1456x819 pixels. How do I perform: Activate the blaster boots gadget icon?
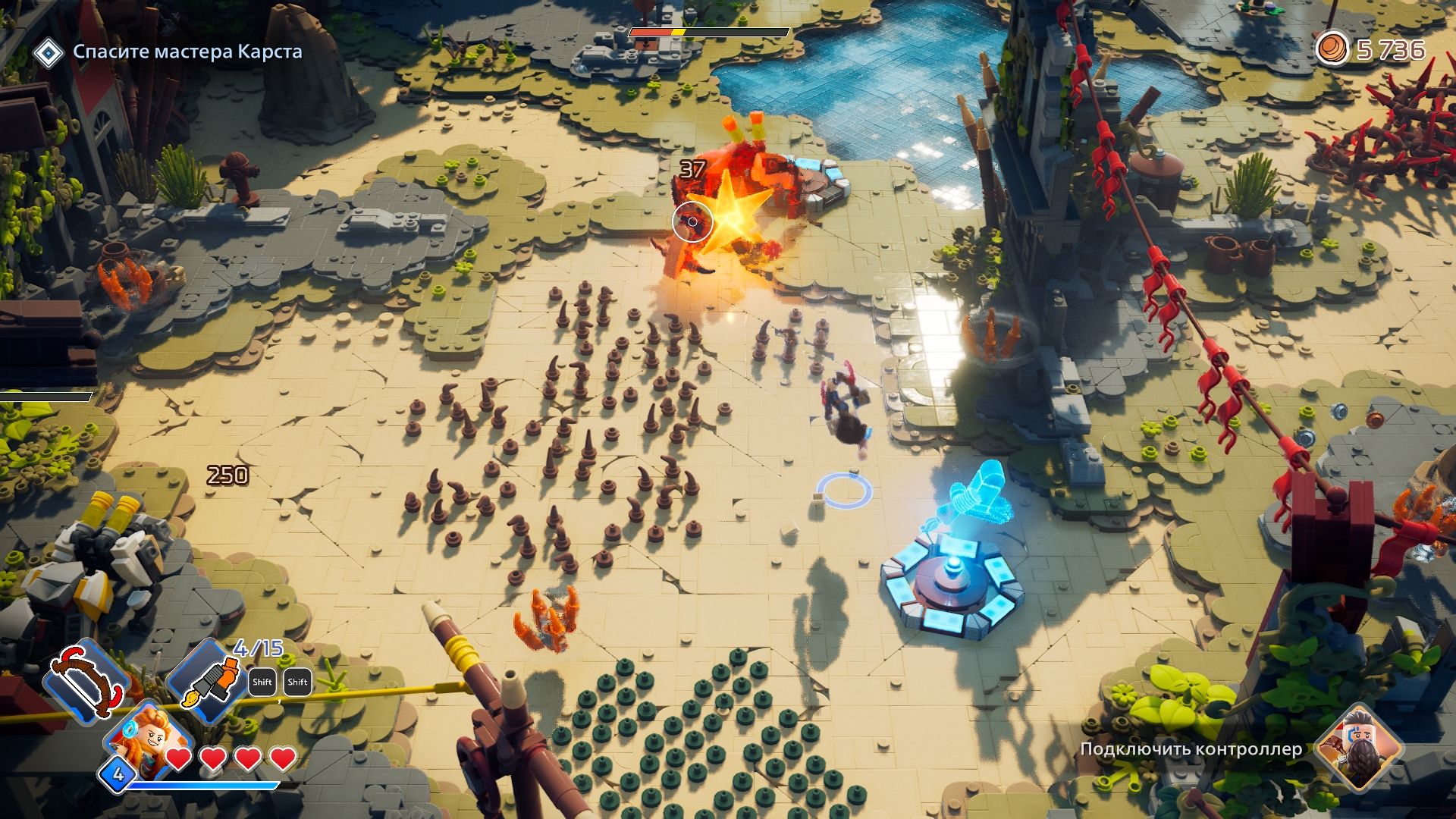(208, 680)
